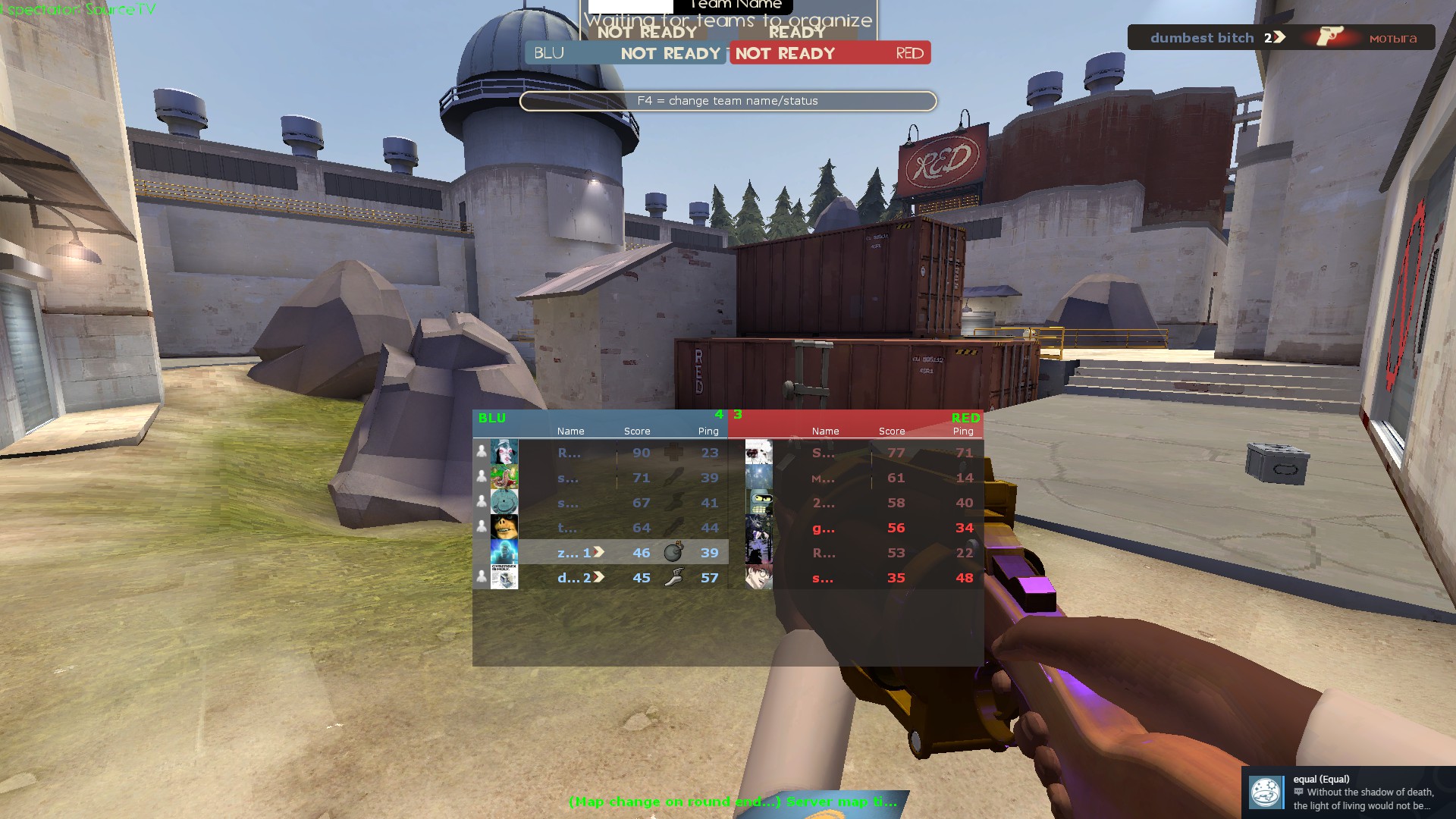Select the BLU player row with score 90
This screenshot has height=819, width=1456.
click(600, 453)
